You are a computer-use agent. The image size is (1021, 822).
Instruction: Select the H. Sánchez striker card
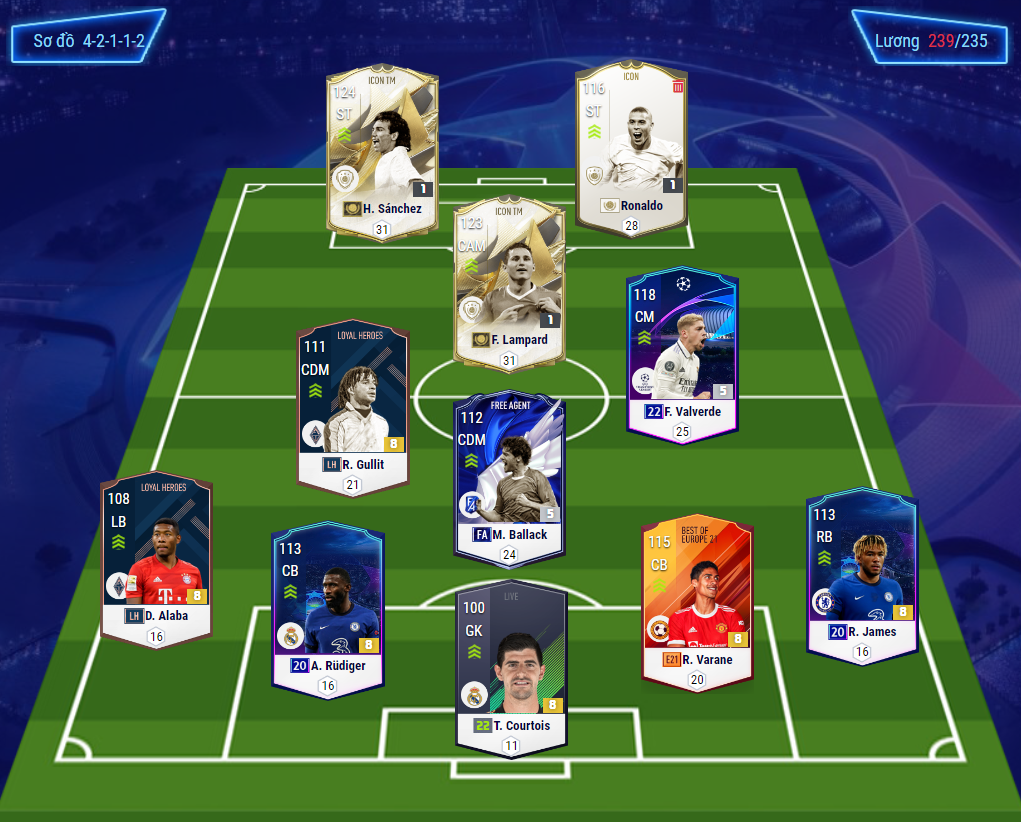[382, 150]
